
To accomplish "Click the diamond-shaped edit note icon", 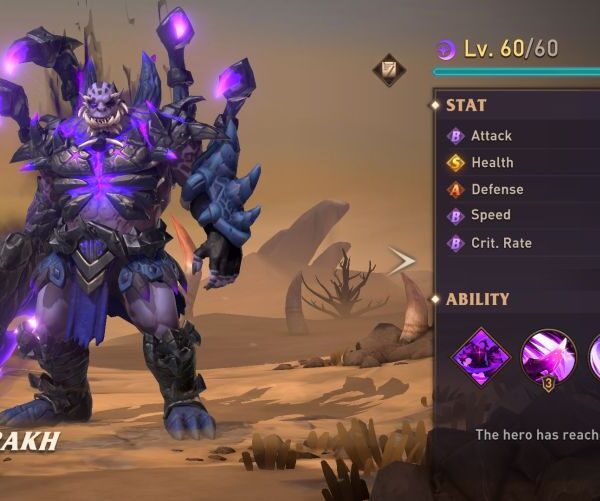I will [388, 70].
